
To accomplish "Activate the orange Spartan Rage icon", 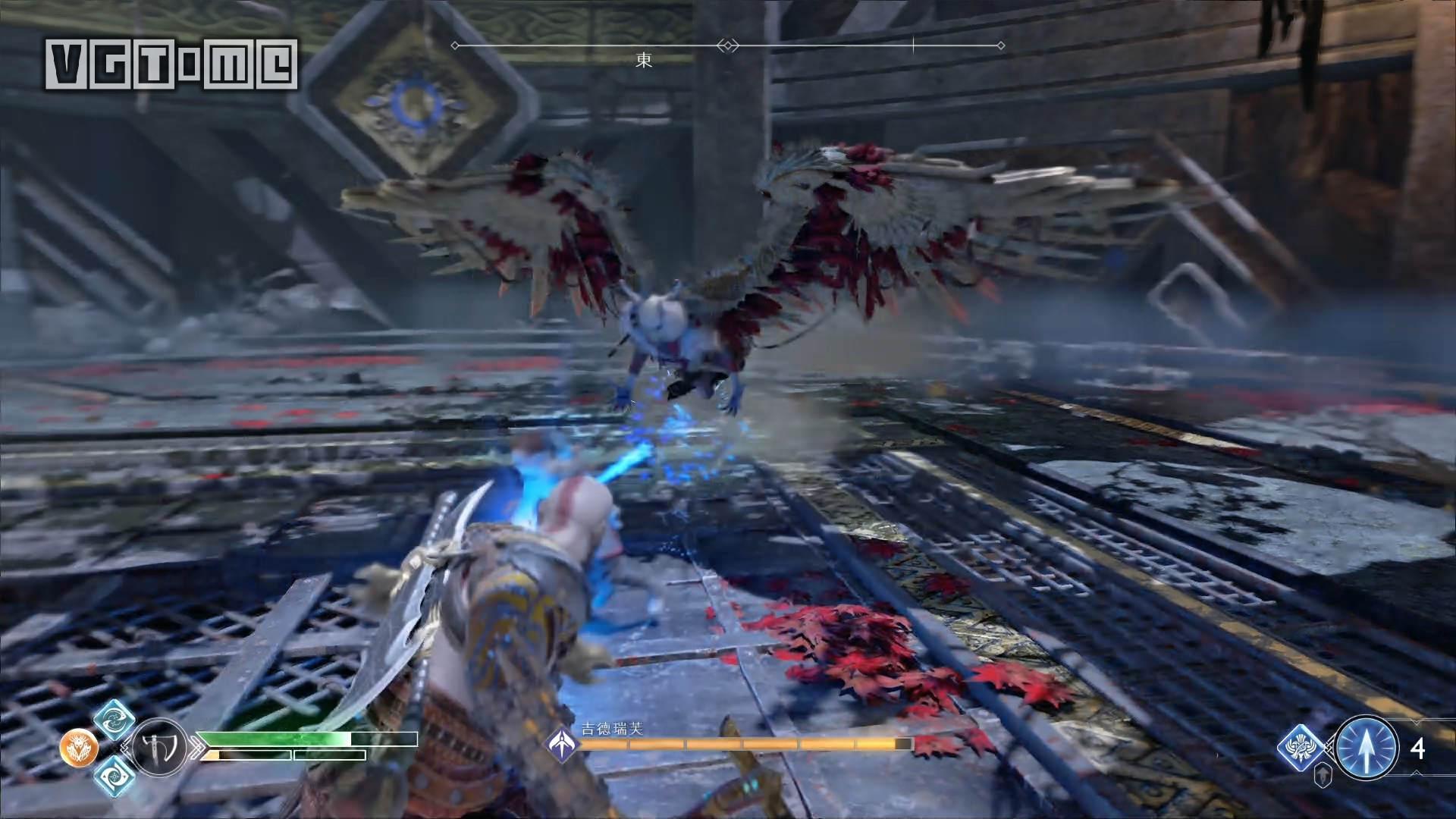I will point(79,748).
